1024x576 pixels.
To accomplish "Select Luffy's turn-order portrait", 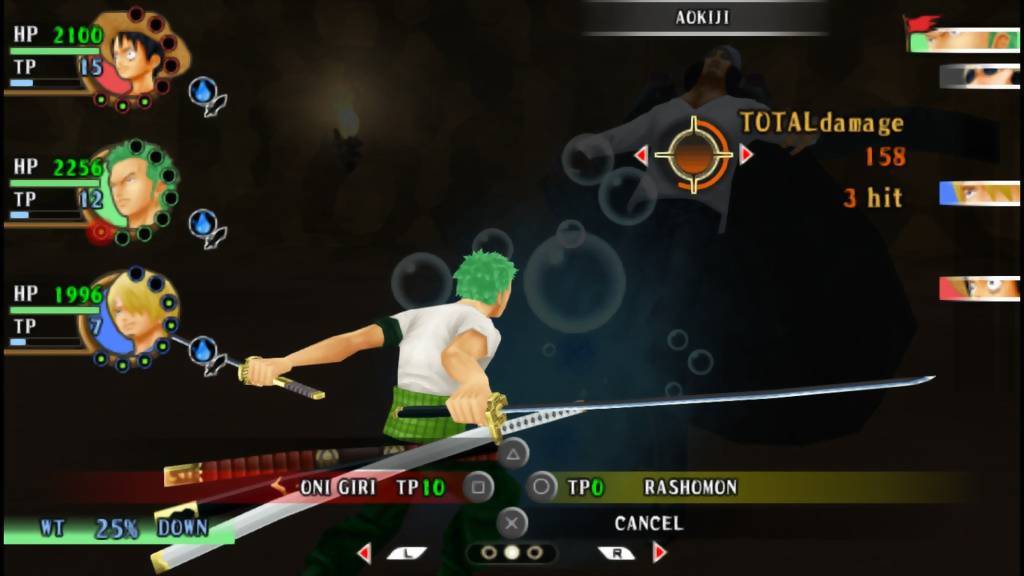I will coord(978,289).
